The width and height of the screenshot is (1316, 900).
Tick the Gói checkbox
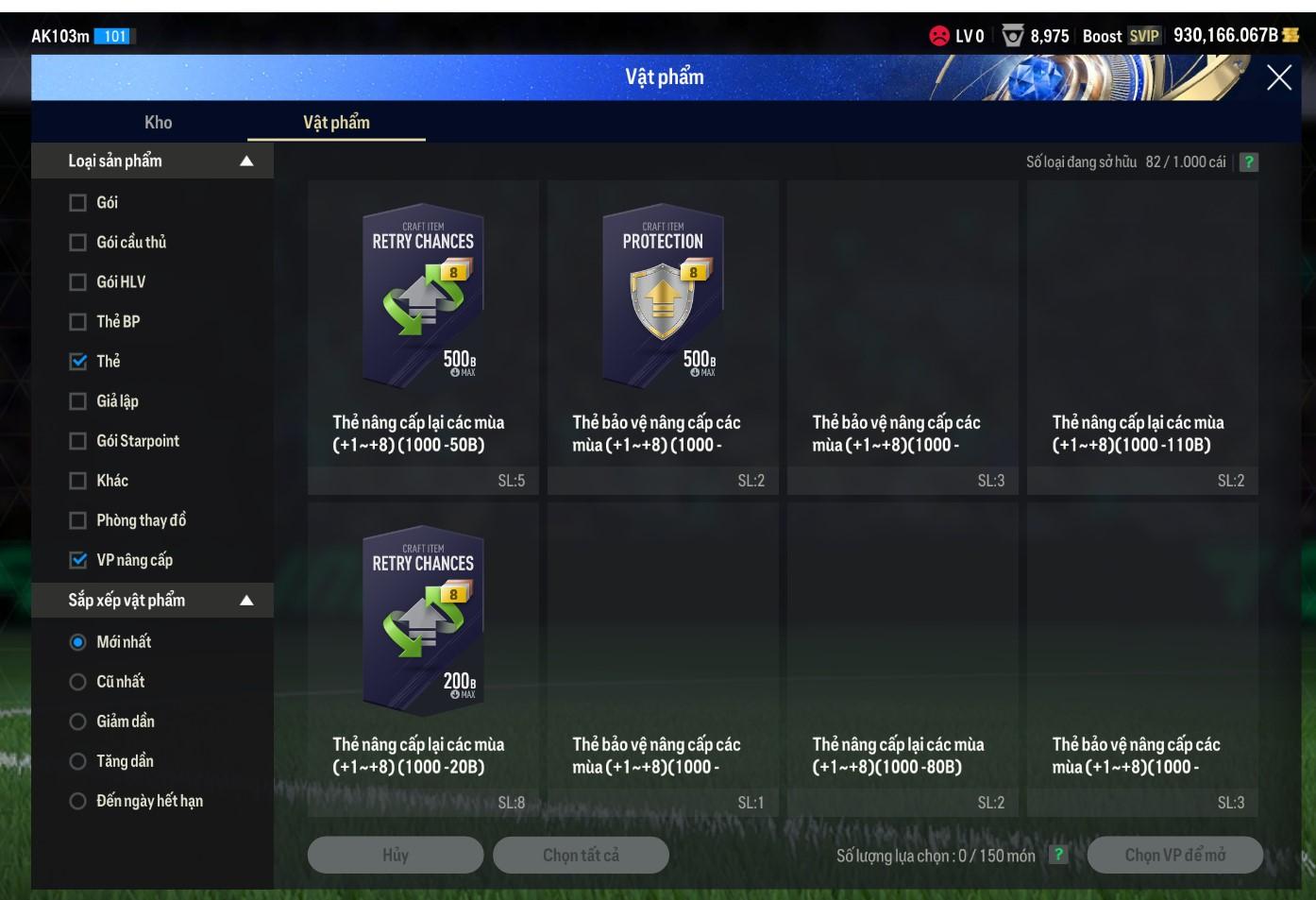click(78, 203)
